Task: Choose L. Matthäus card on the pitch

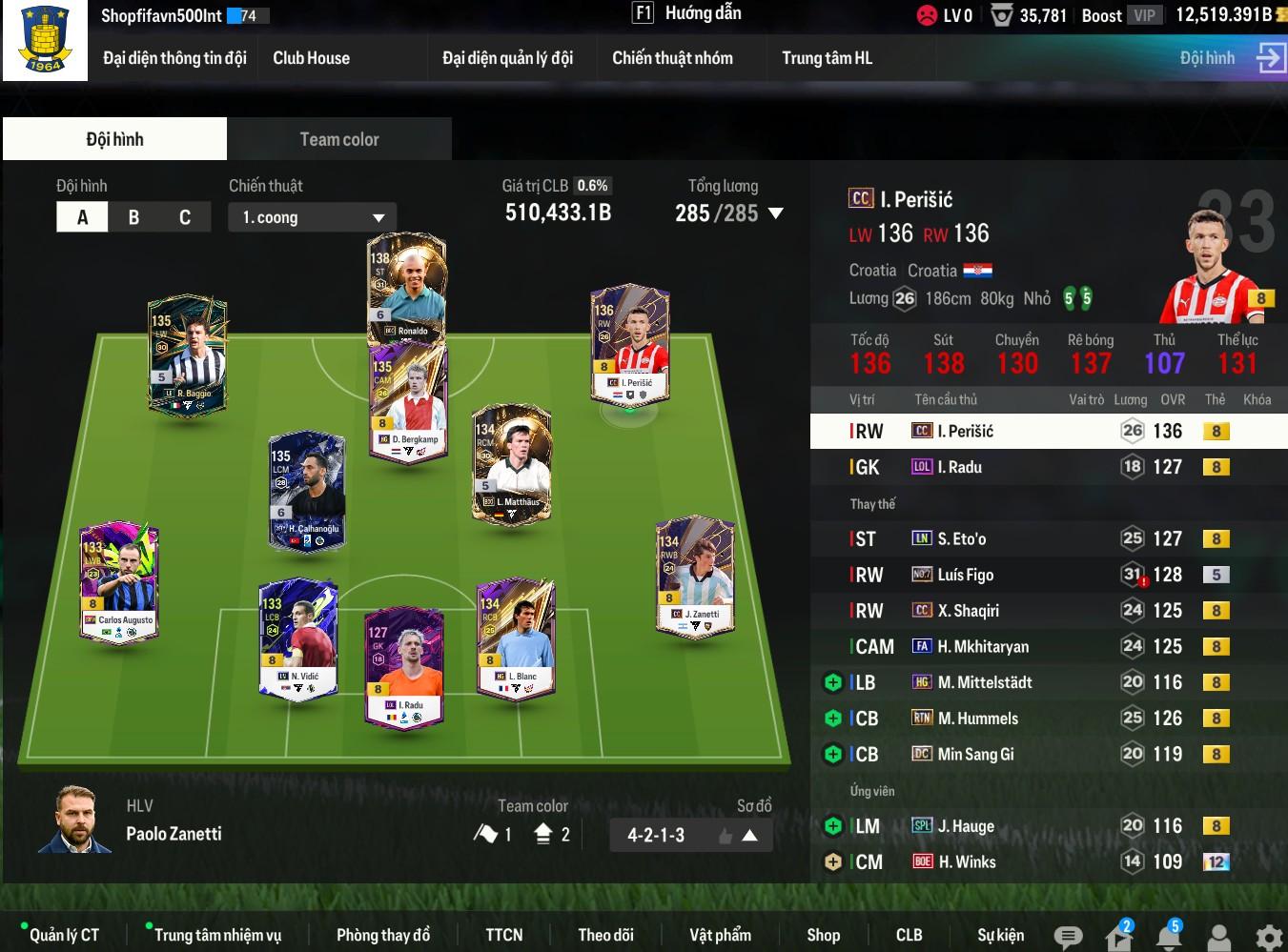Action: click(512, 463)
